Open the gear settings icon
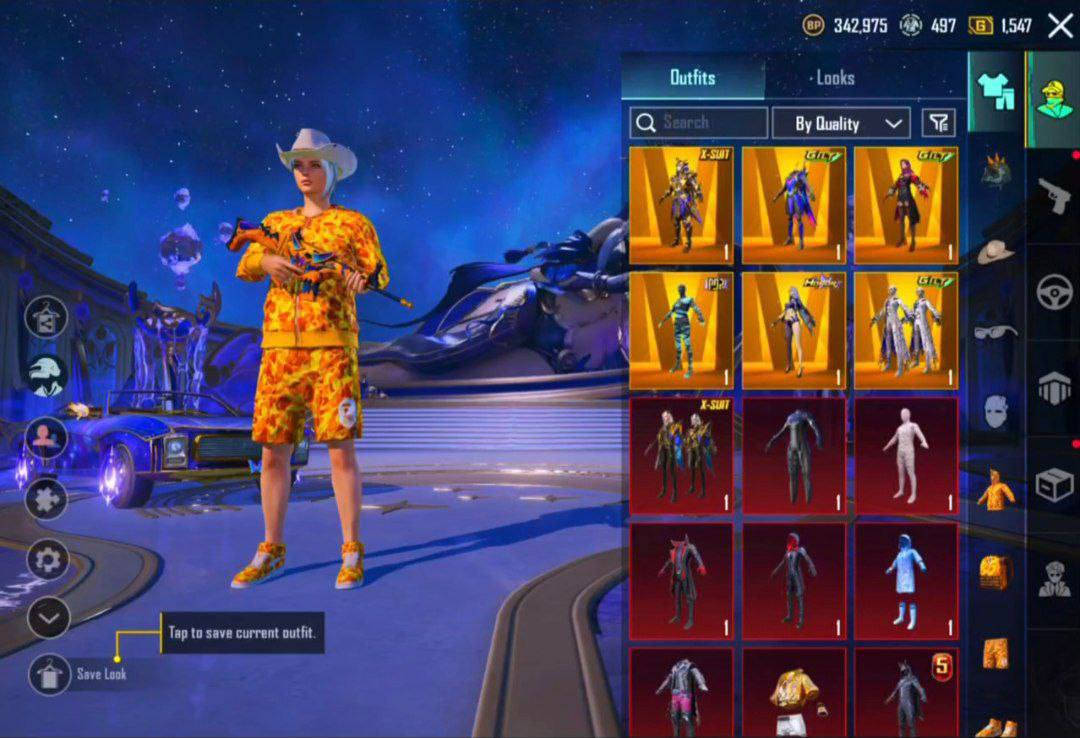The image size is (1080, 738). 47,560
